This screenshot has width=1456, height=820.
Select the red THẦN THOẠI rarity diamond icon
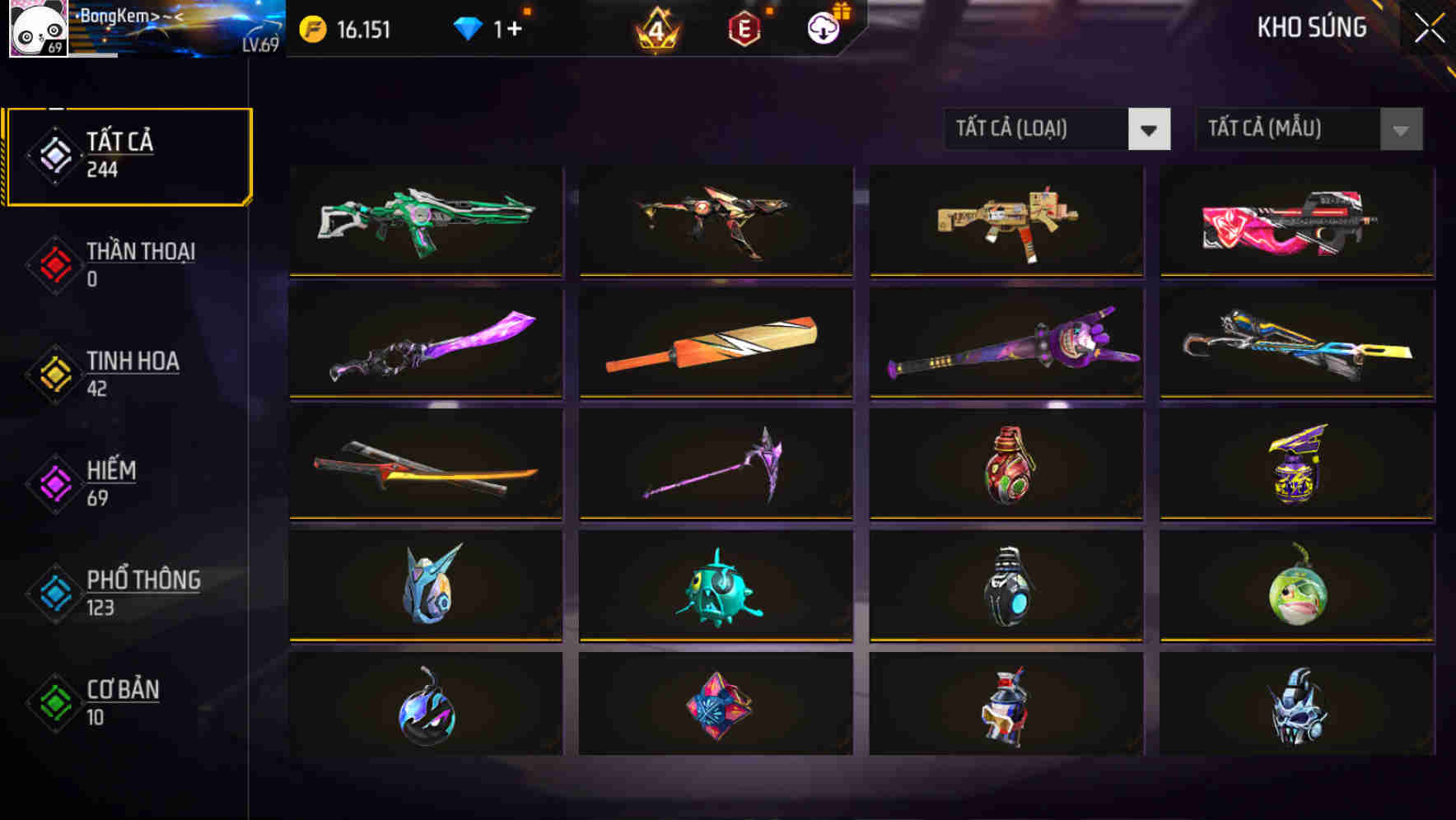pyautogui.click(x=53, y=265)
